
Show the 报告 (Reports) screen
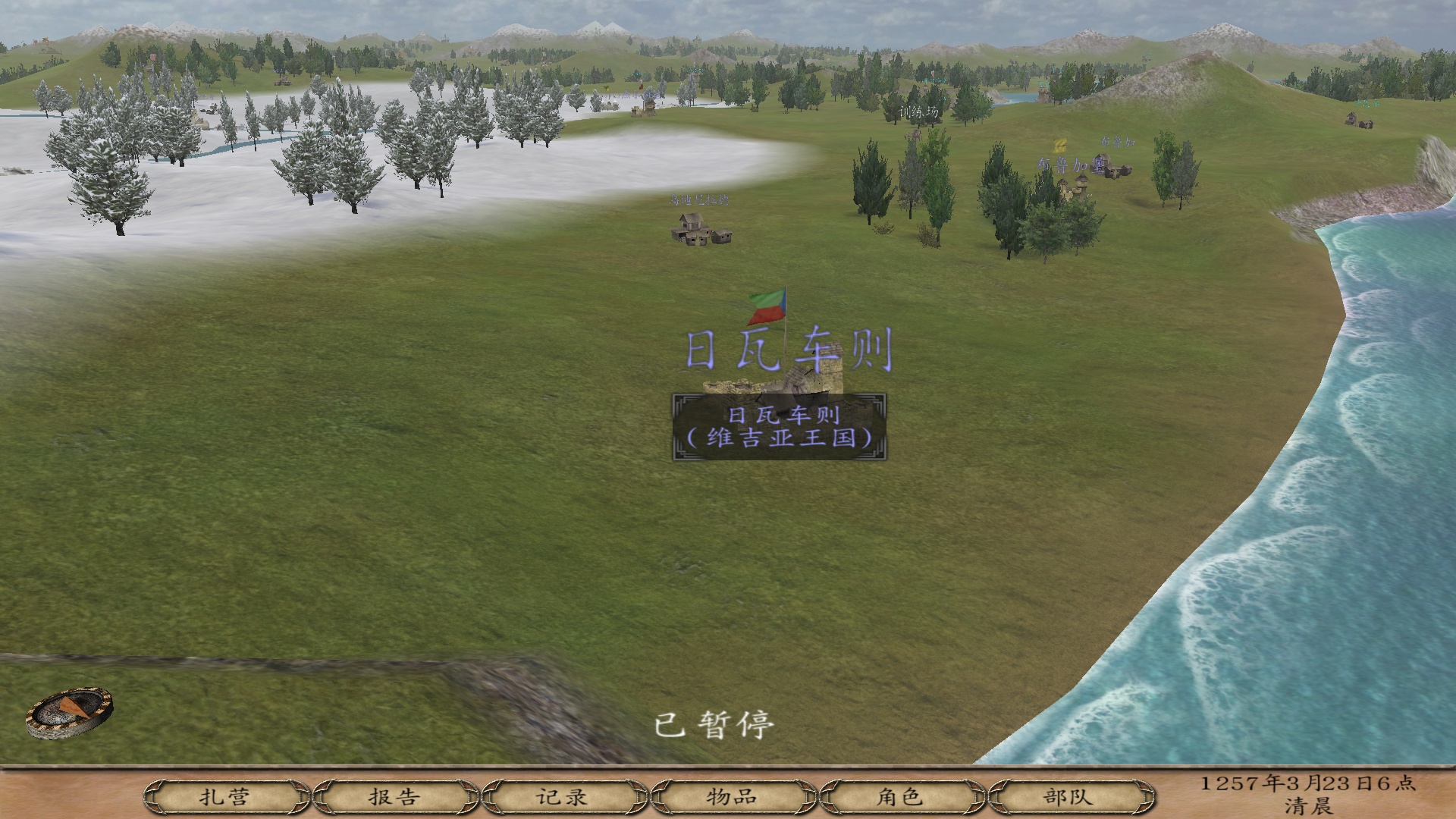[x=394, y=797]
